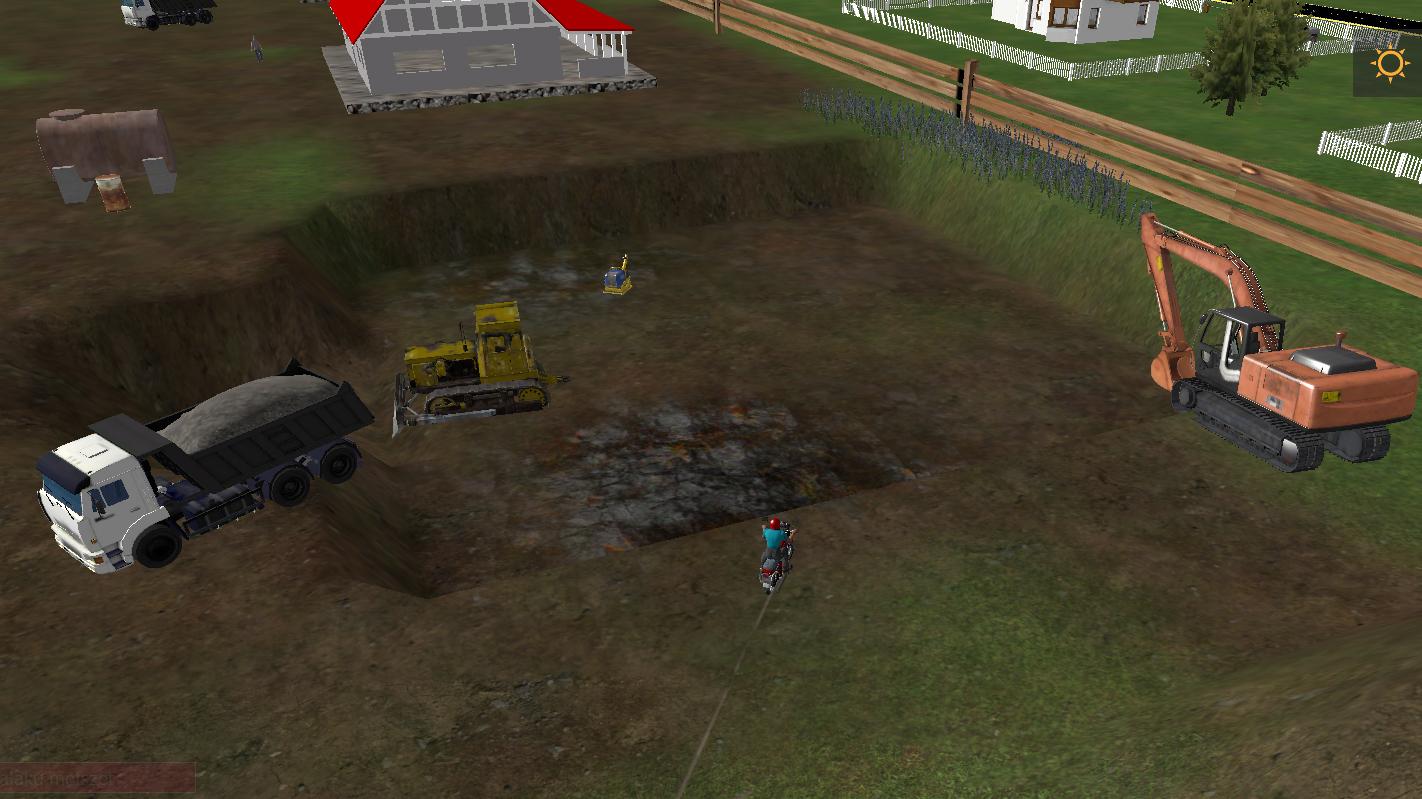Click the small yellow plate compactor
Viewport: 1422px width, 799px height.
pyautogui.click(x=615, y=275)
